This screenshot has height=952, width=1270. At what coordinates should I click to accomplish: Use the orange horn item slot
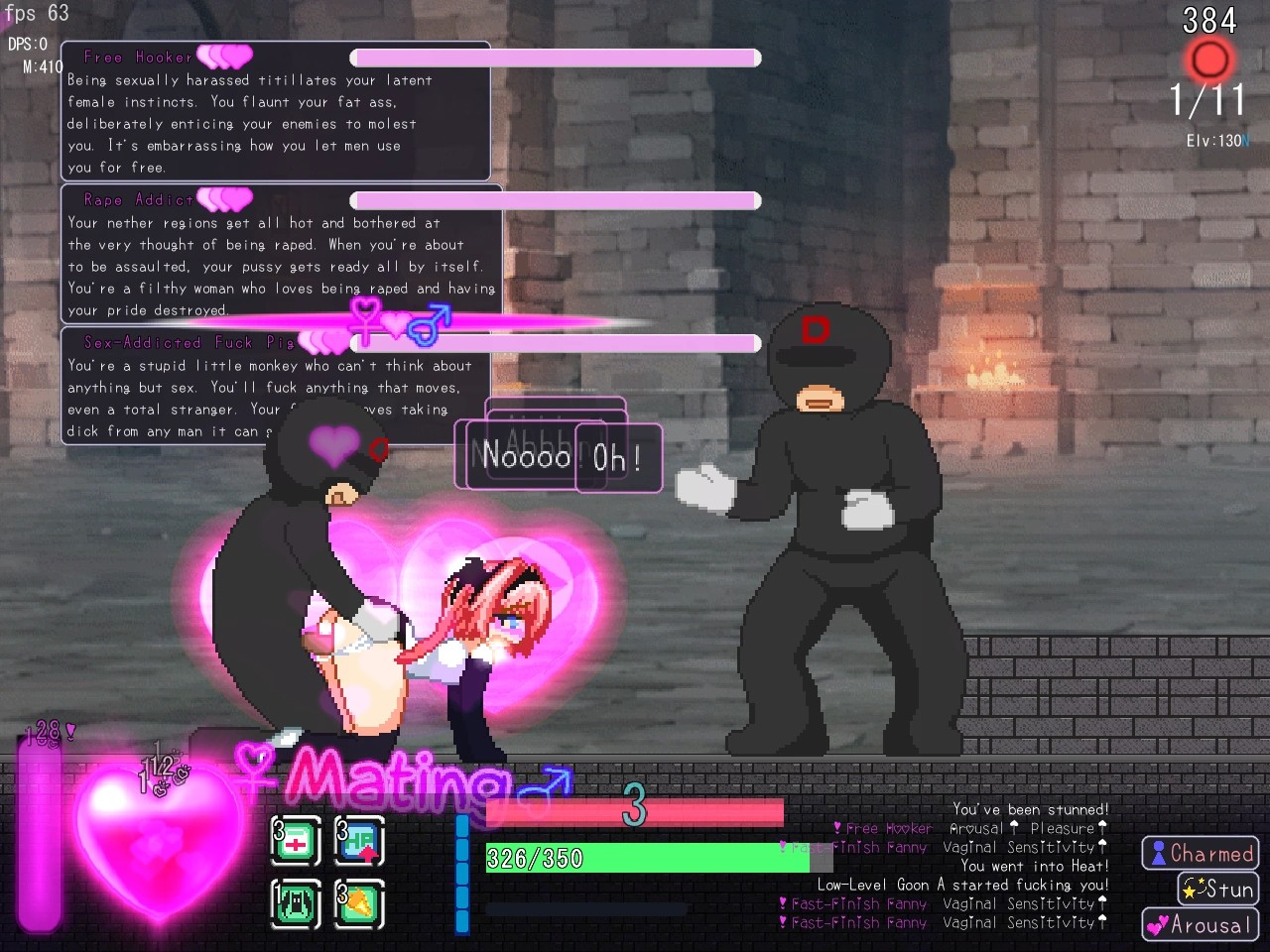click(359, 903)
